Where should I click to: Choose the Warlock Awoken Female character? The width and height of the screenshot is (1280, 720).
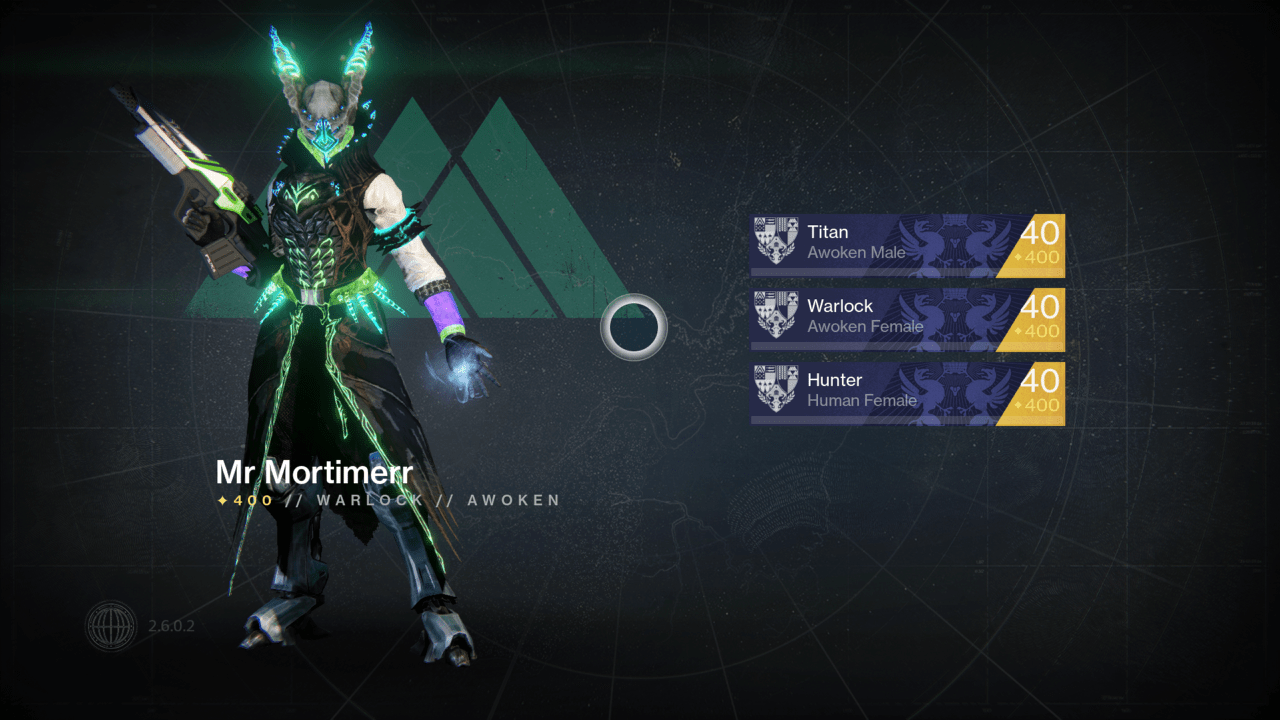907,318
